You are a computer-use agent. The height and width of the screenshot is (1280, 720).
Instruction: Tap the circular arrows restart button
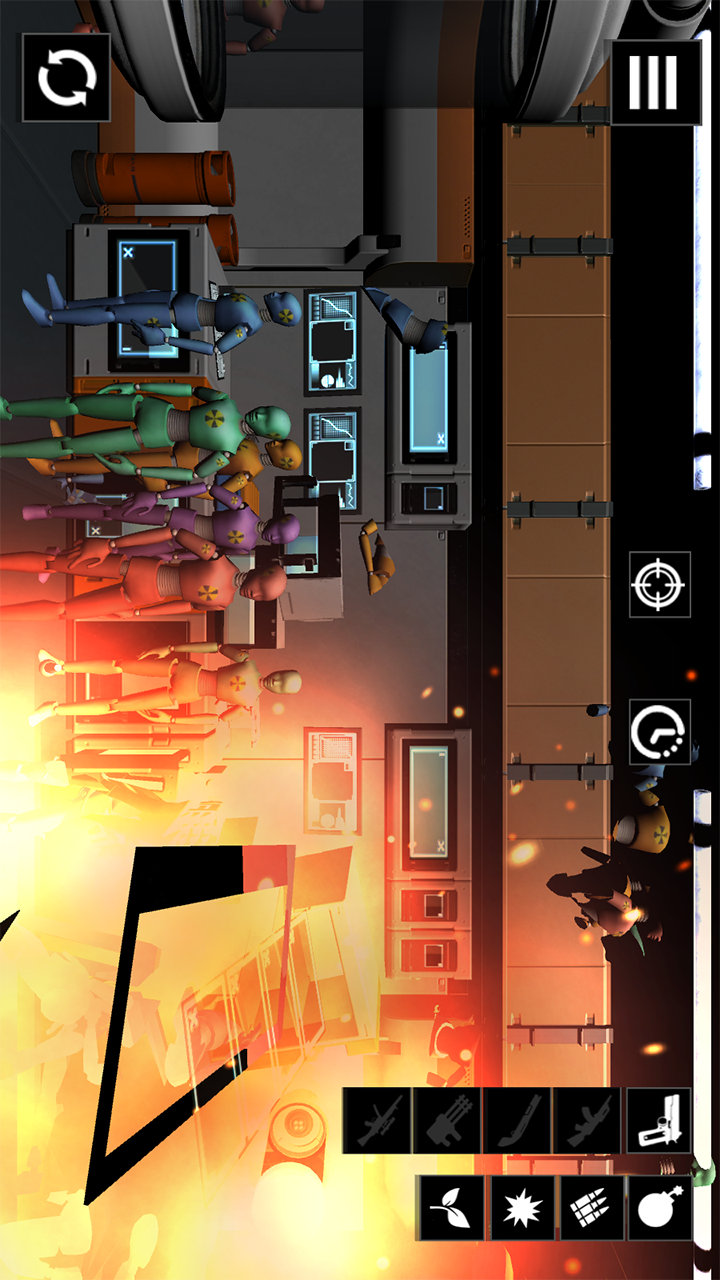pos(66,78)
